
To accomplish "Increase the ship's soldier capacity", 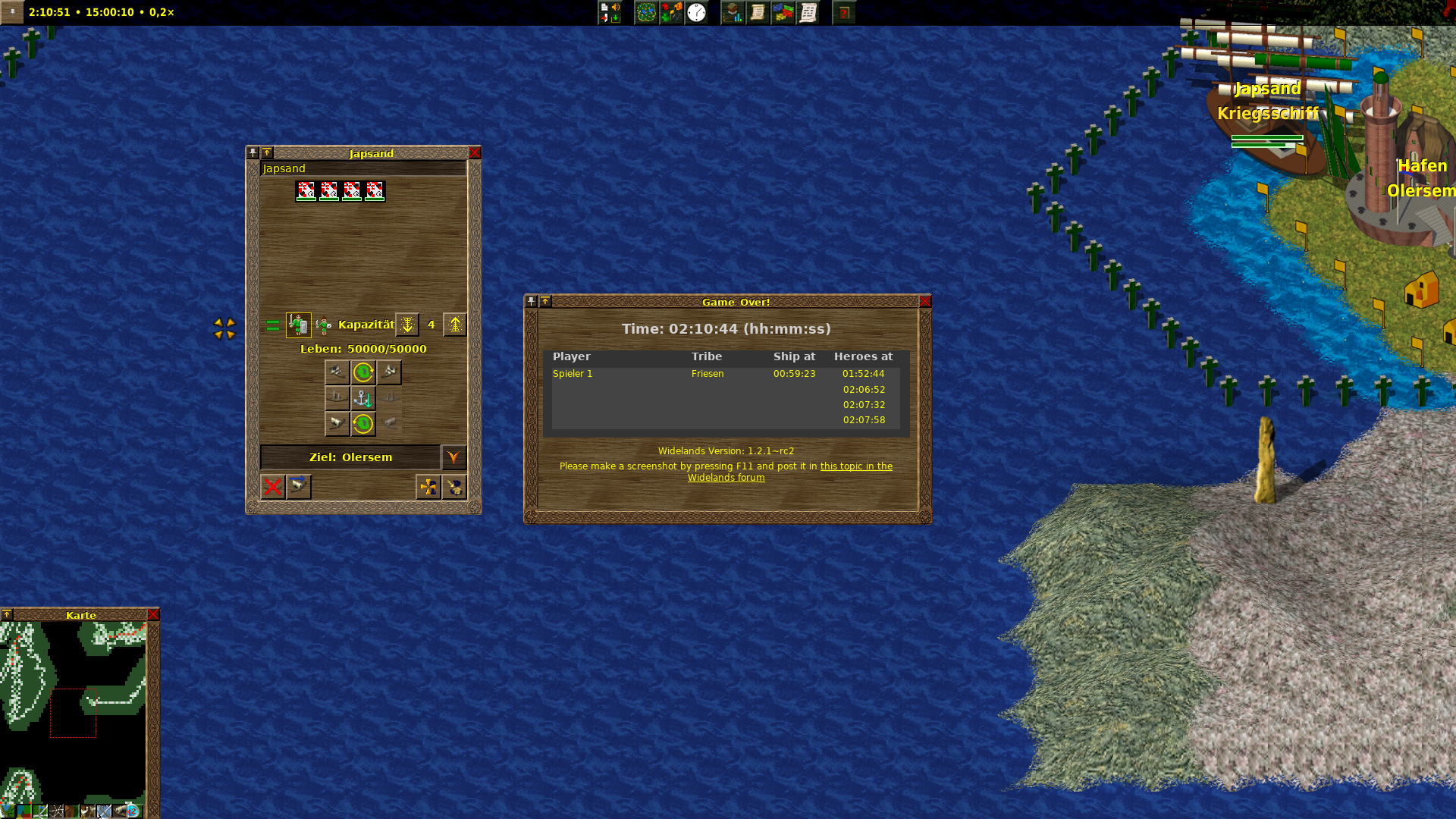I will (x=455, y=325).
